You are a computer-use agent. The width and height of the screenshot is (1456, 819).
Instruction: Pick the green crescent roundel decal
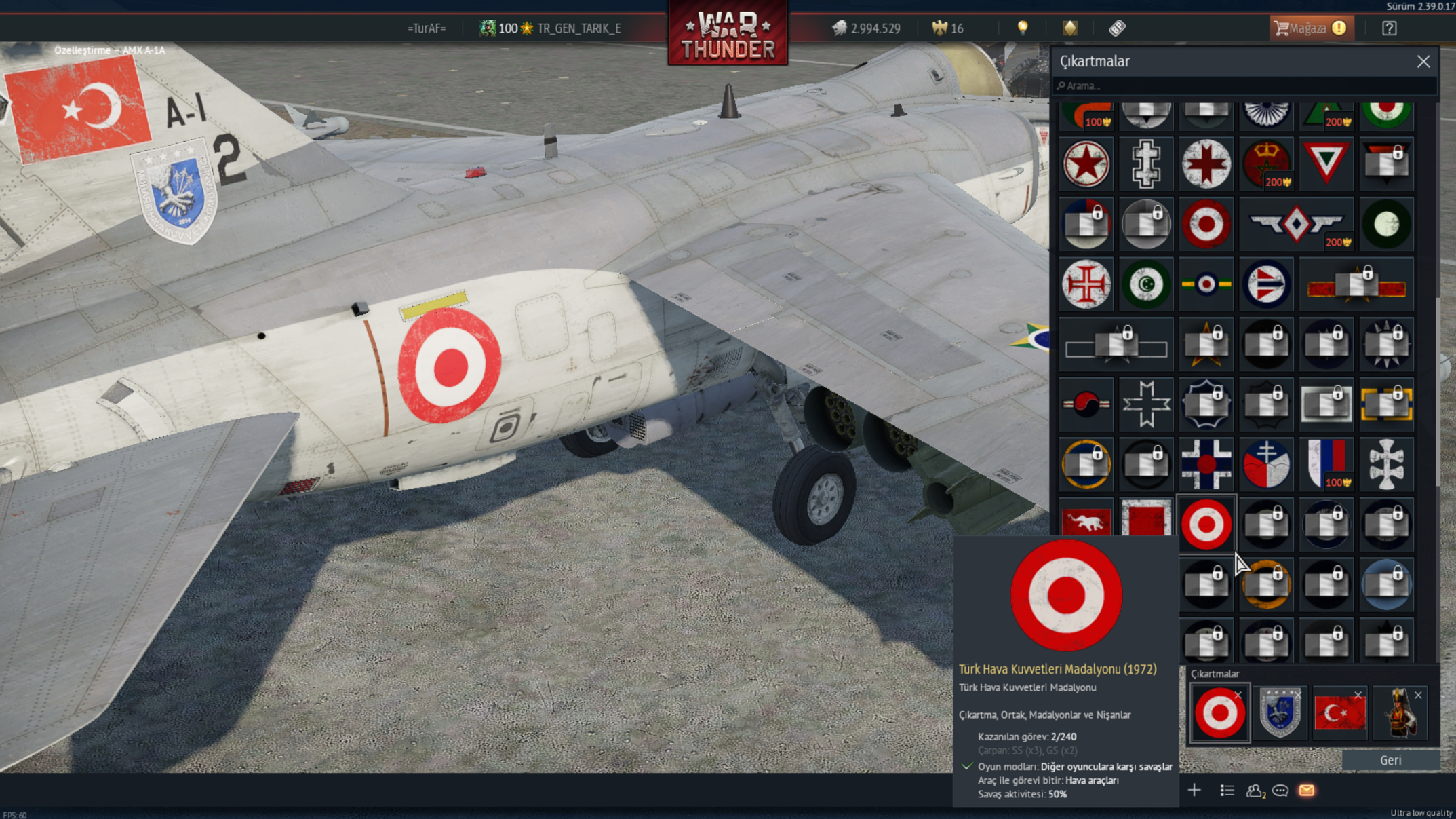click(x=1145, y=284)
